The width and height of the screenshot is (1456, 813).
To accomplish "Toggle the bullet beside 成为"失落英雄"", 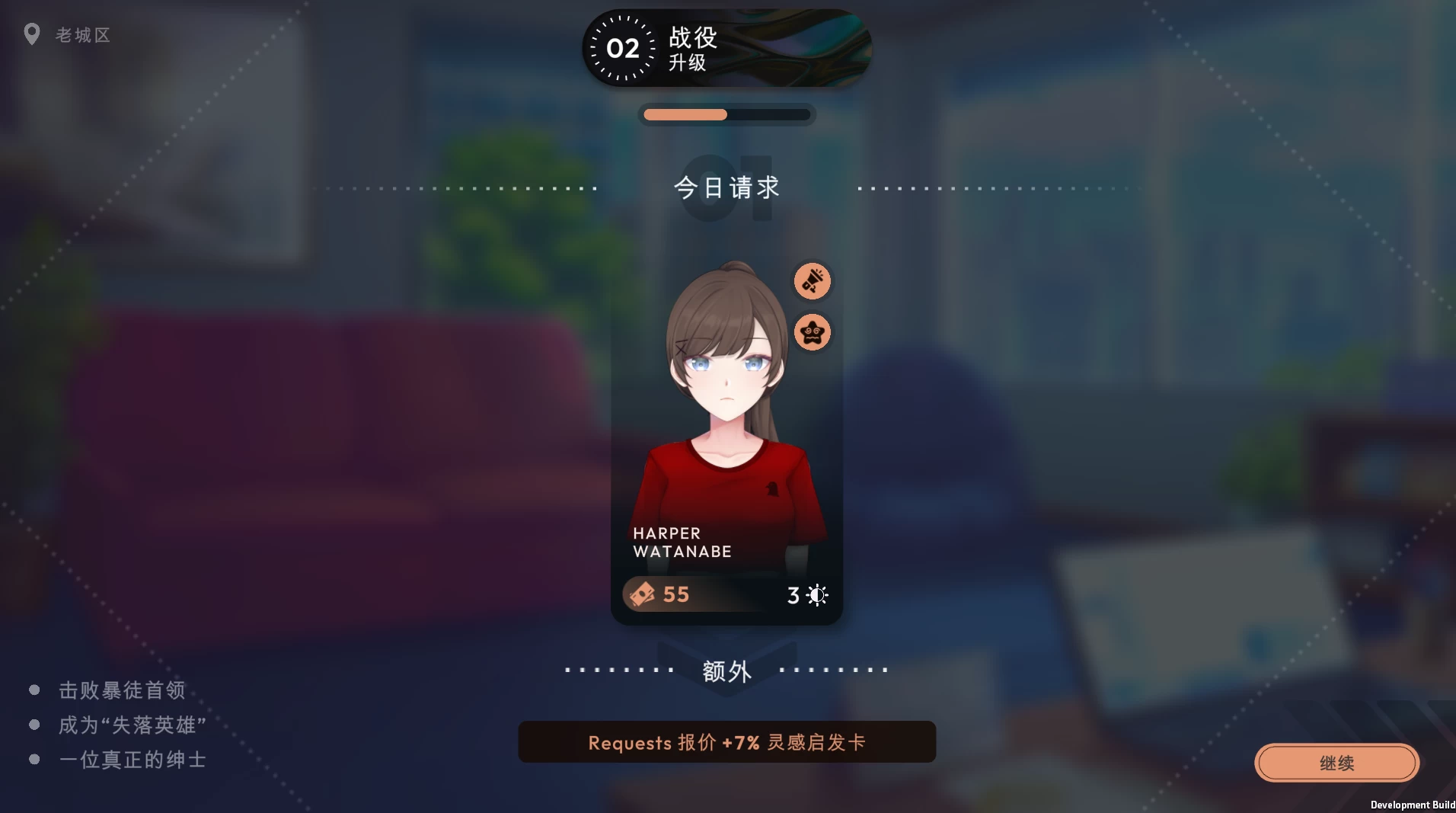I will pyautogui.click(x=33, y=724).
